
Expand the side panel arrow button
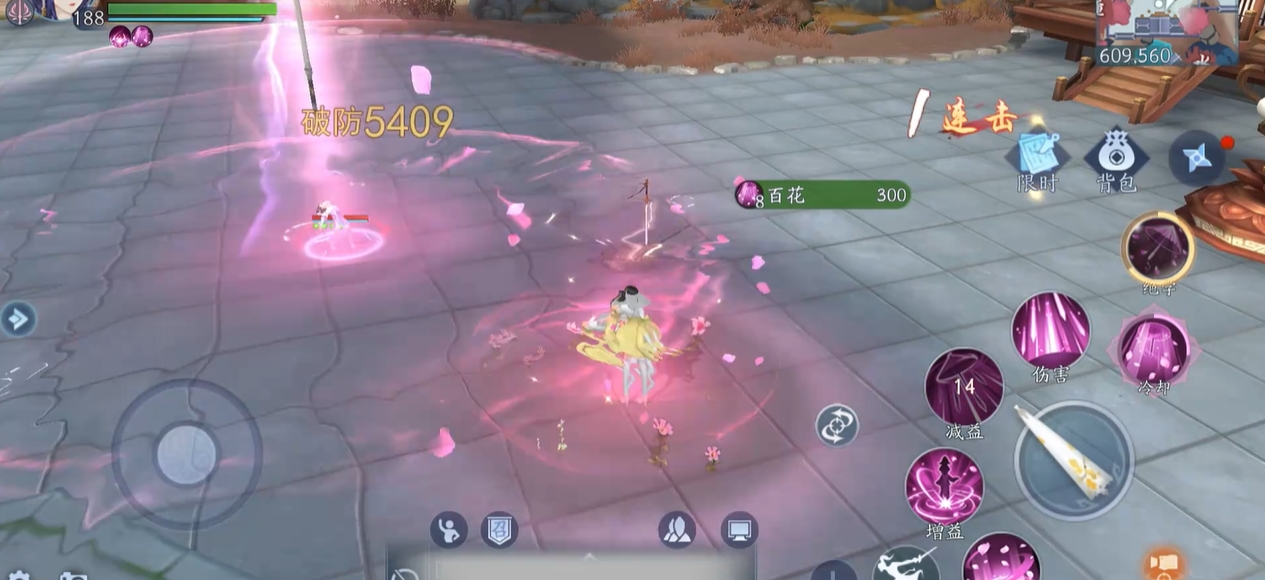point(17,319)
